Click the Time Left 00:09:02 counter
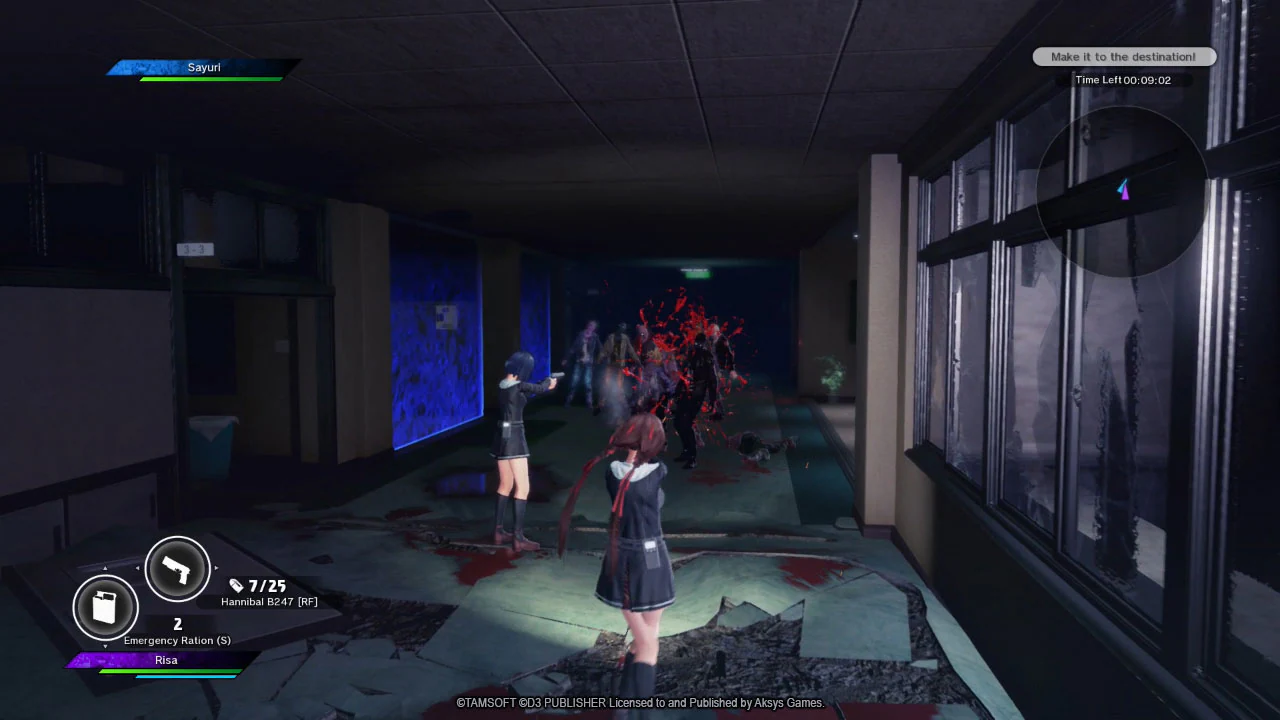 coord(1123,79)
